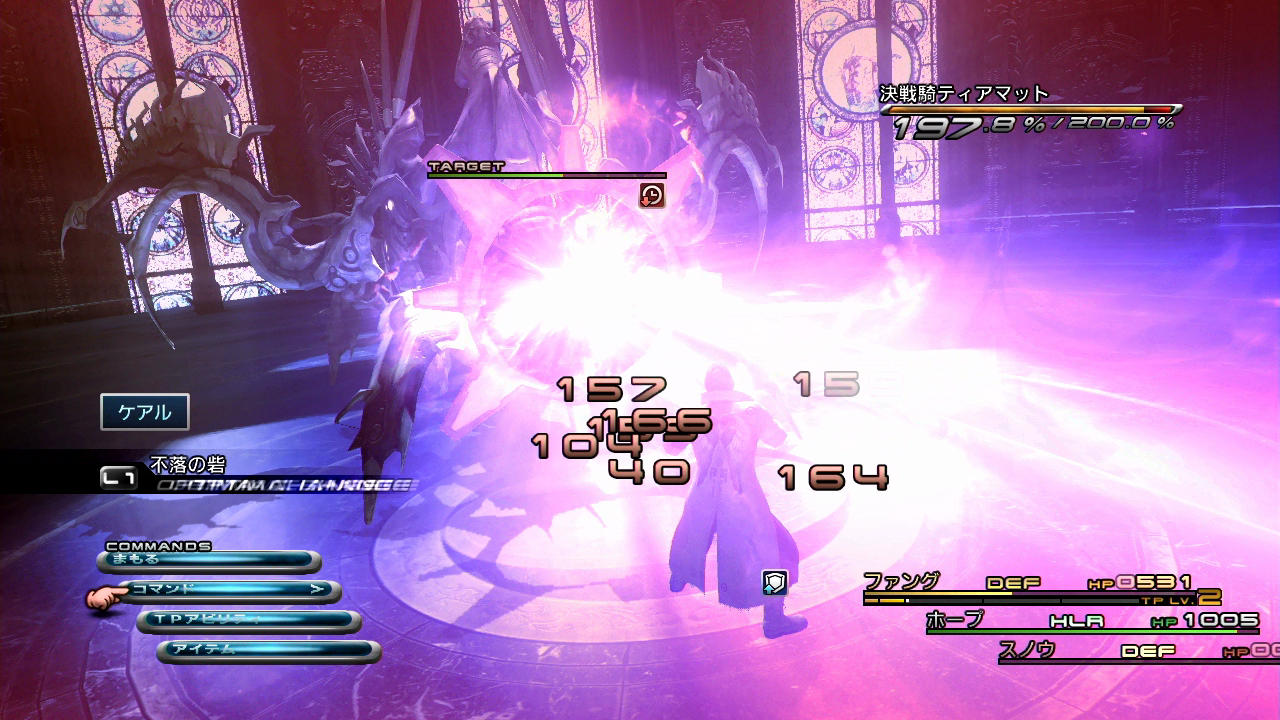Open the アイテム item menu
1280x720 pixels.
268,651
